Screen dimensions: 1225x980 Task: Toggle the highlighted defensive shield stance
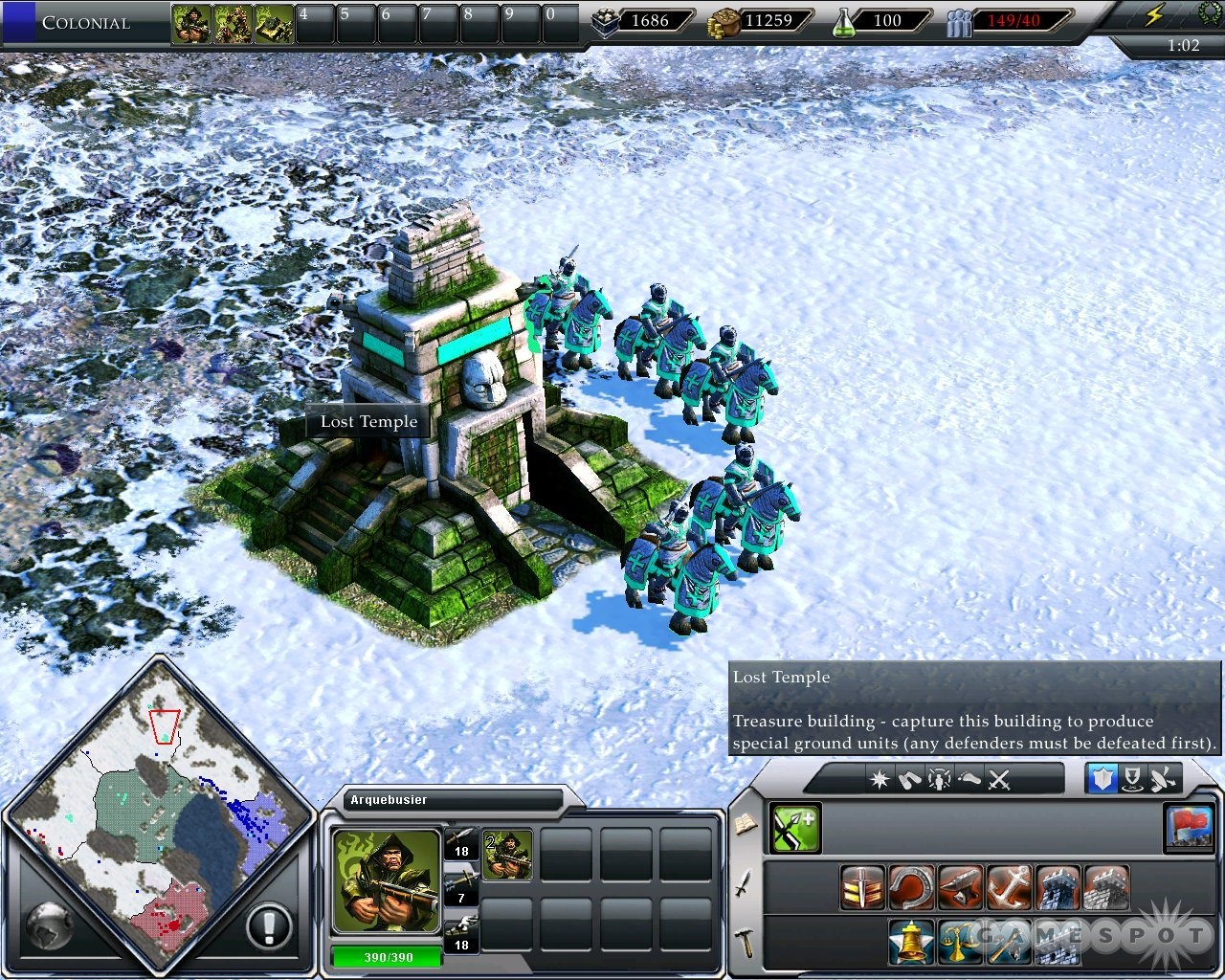click(1102, 779)
